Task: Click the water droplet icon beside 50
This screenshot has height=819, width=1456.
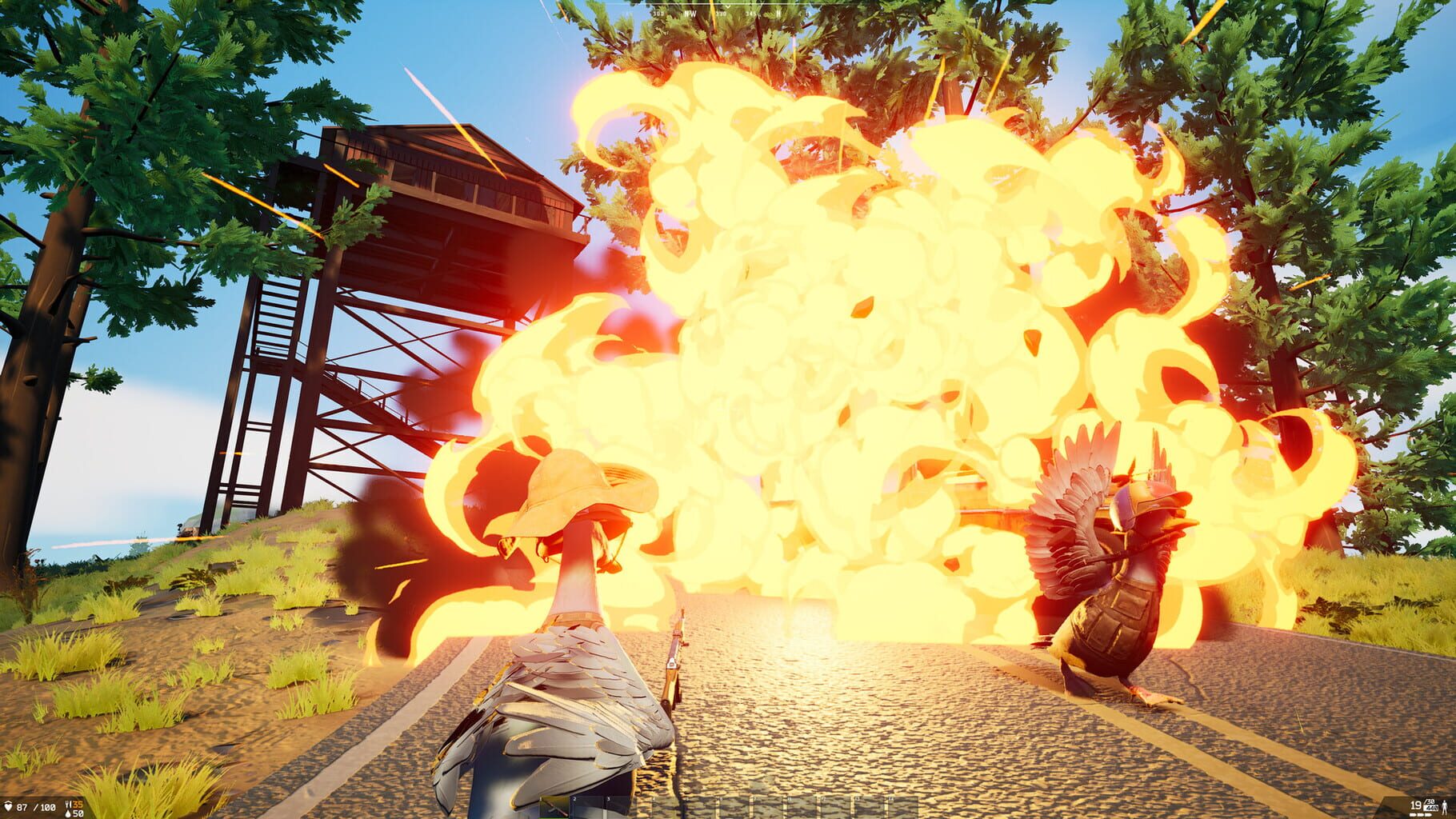Action: tap(68, 814)
